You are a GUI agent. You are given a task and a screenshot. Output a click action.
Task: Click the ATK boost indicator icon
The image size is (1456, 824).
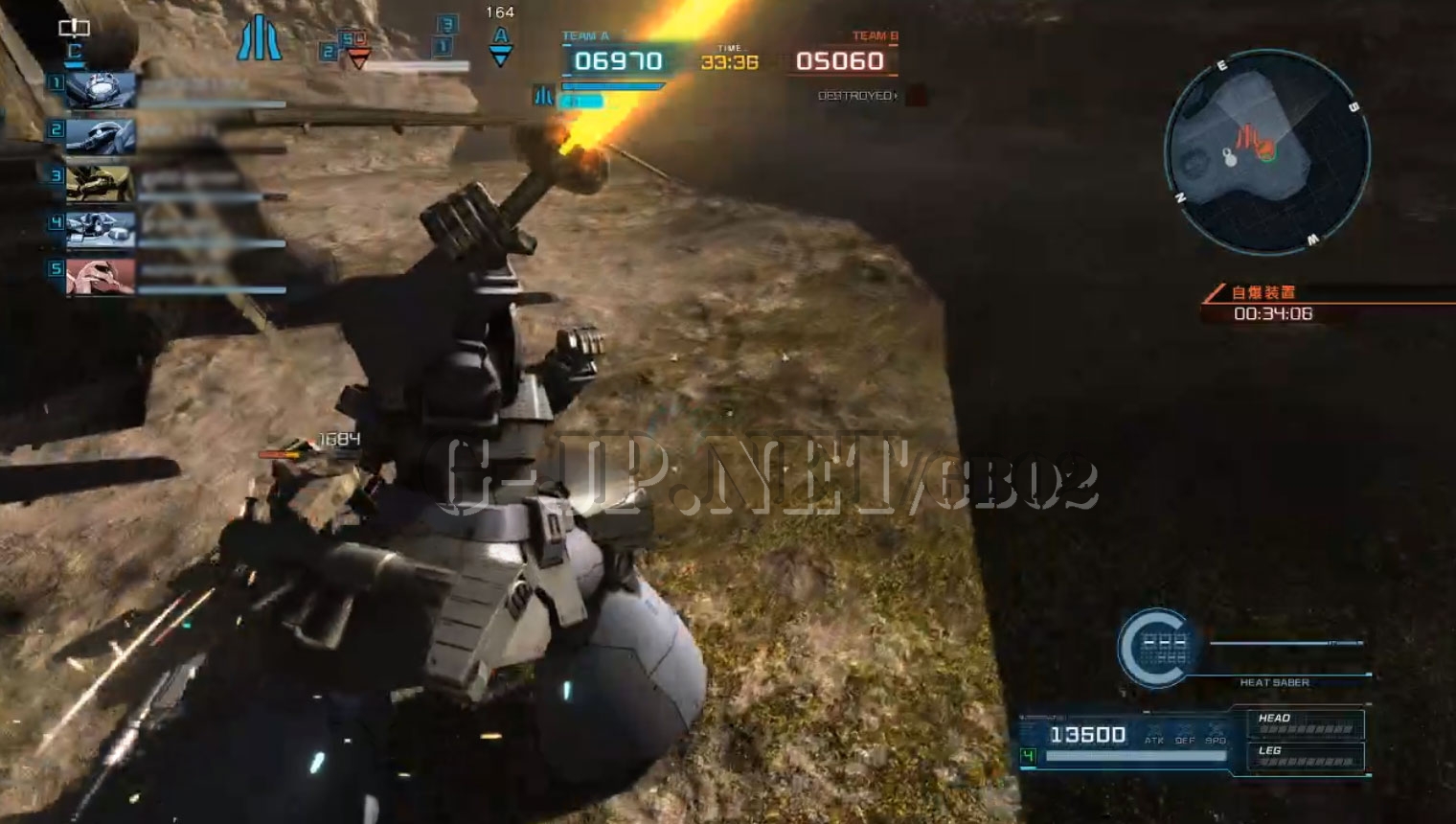1154,734
